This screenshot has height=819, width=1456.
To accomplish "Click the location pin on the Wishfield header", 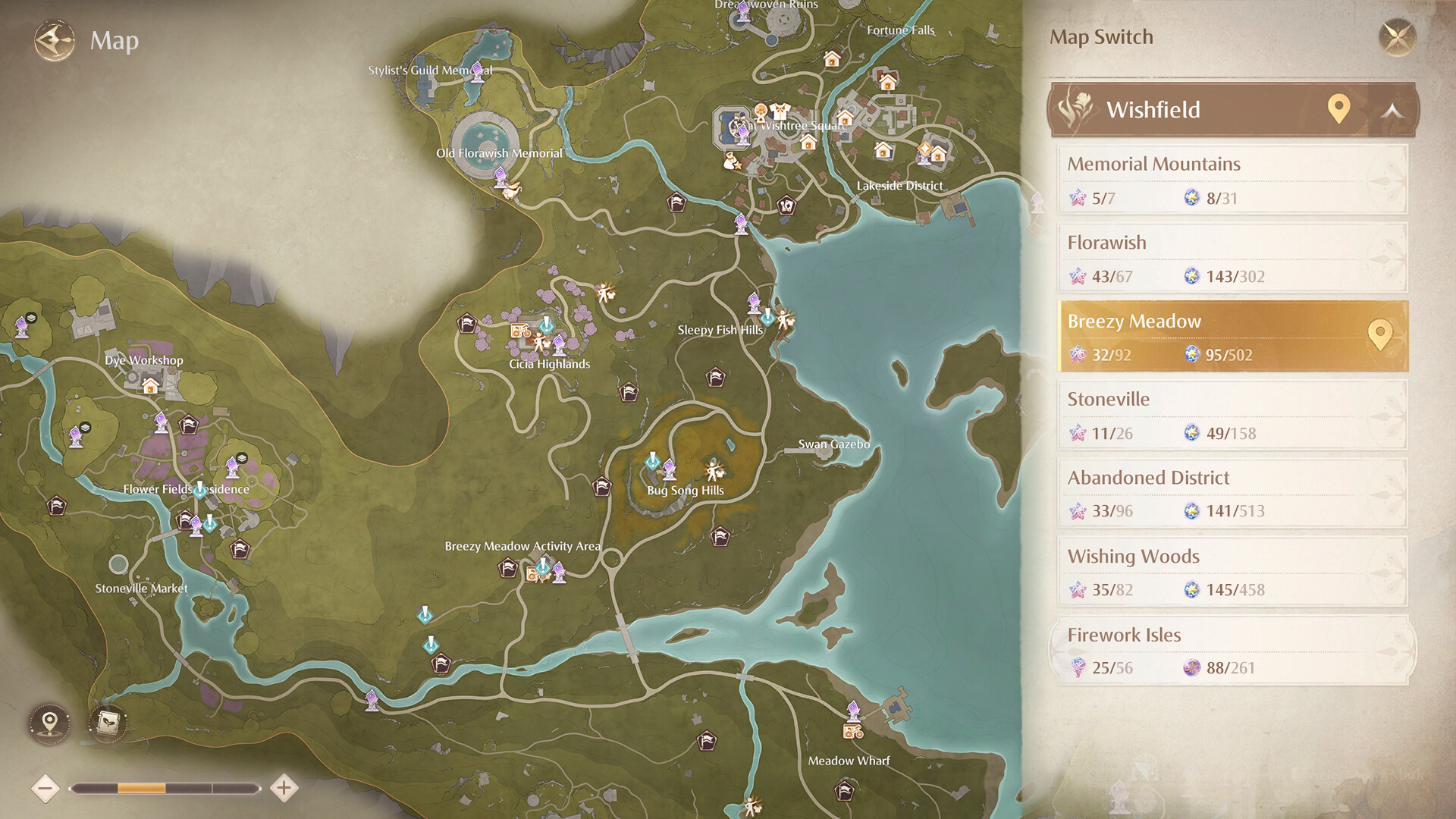I will click(x=1337, y=109).
